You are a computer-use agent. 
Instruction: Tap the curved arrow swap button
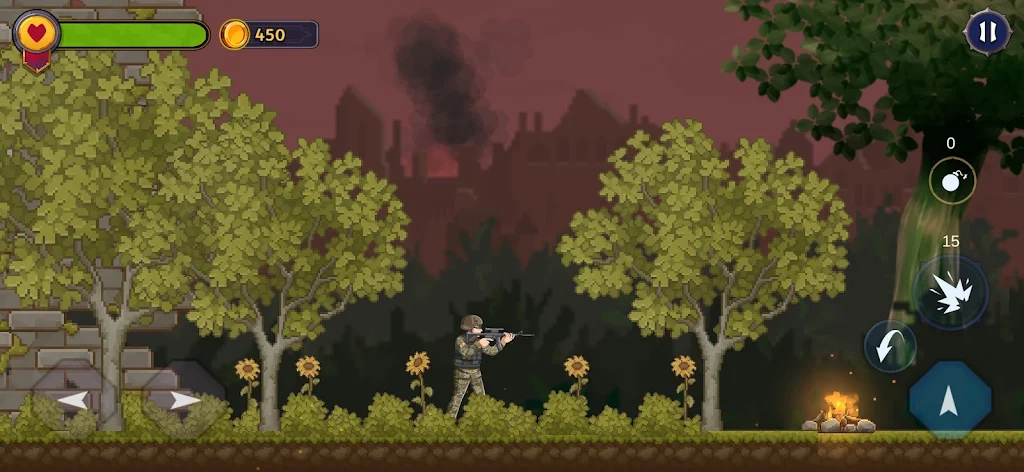(x=889, y=346)
